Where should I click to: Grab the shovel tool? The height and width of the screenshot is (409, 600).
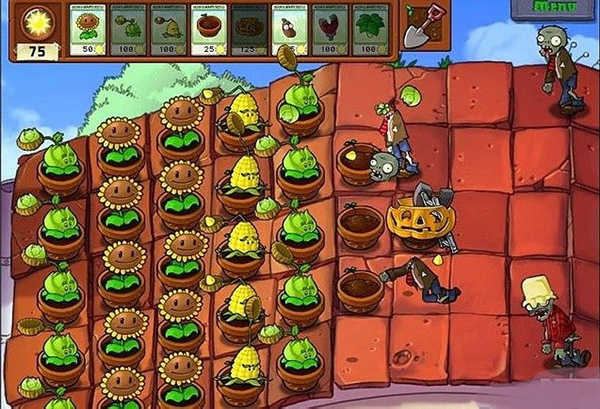click(x=418, y=27)
